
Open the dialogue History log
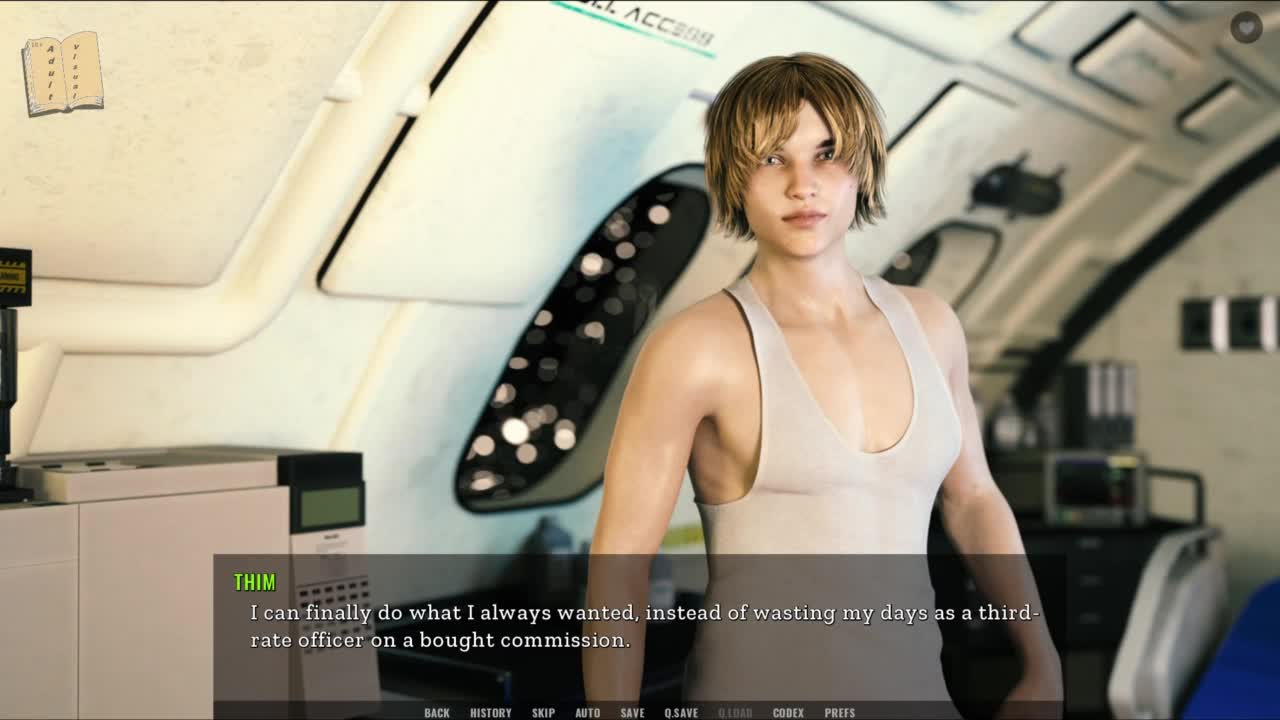[x=490, y=712]
